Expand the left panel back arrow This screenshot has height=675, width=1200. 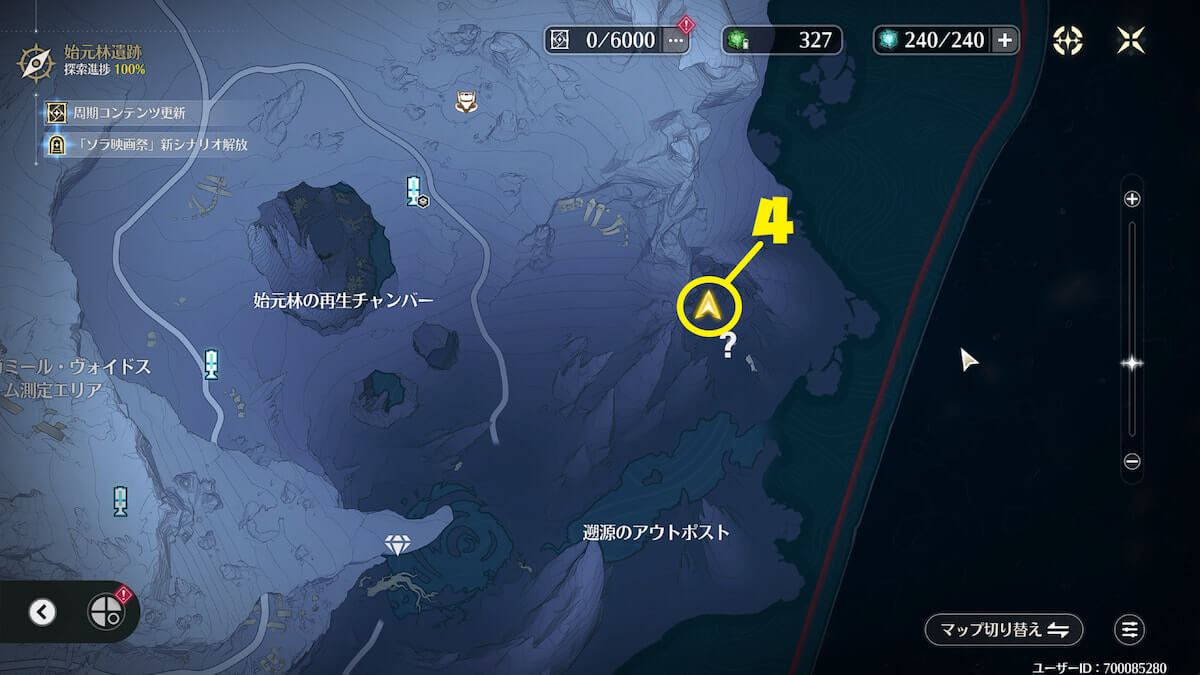pyautogui.click(x=42, y=611)
